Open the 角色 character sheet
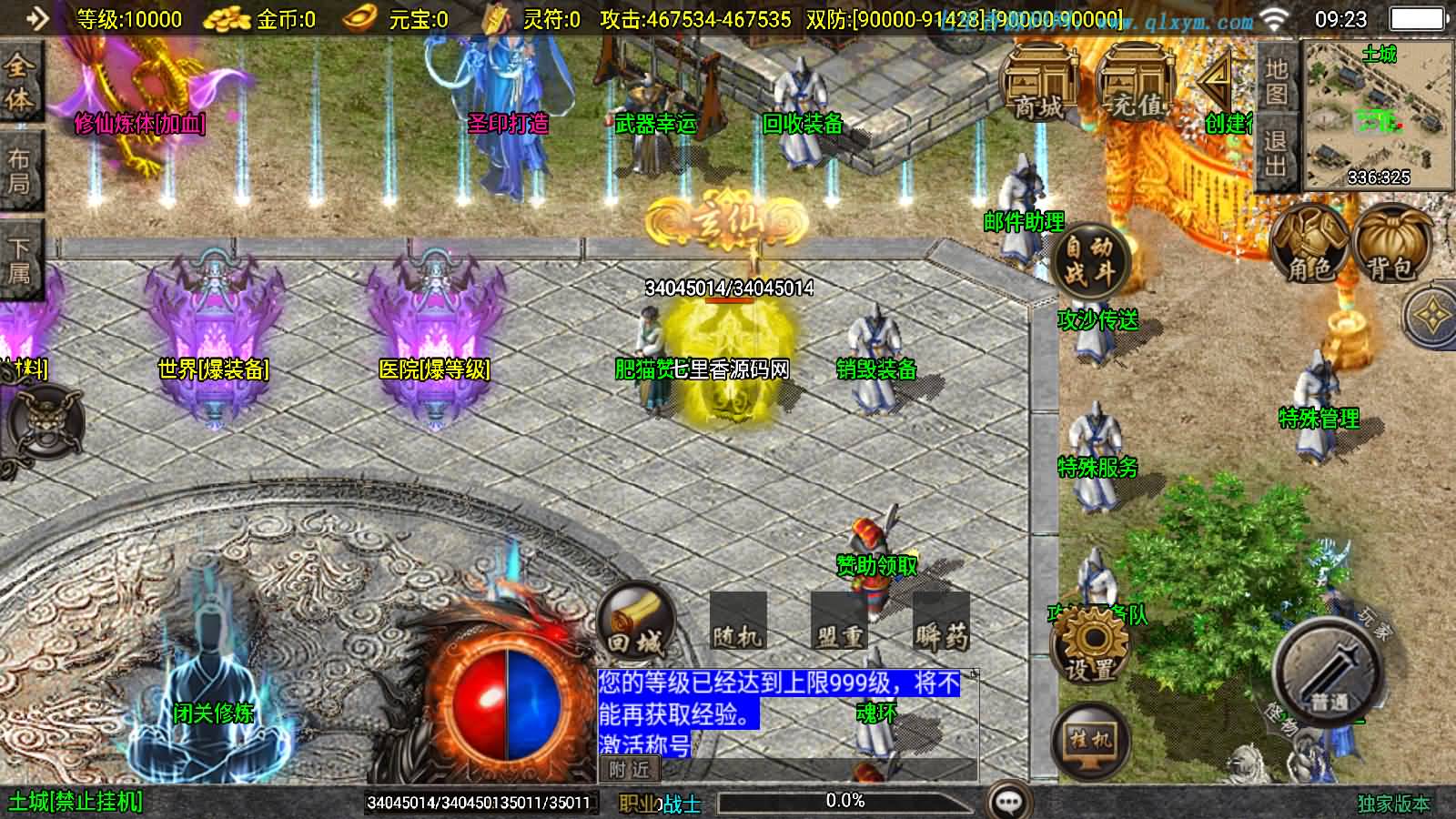This screenshot has height=819, width=1456. pyautogui.click(x=1309, y=243)
